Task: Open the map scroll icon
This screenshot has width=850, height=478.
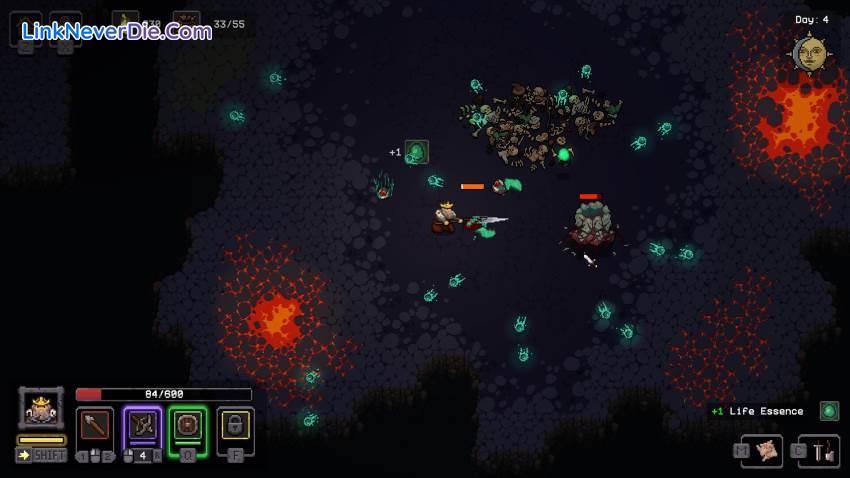Action: point(768,451)
